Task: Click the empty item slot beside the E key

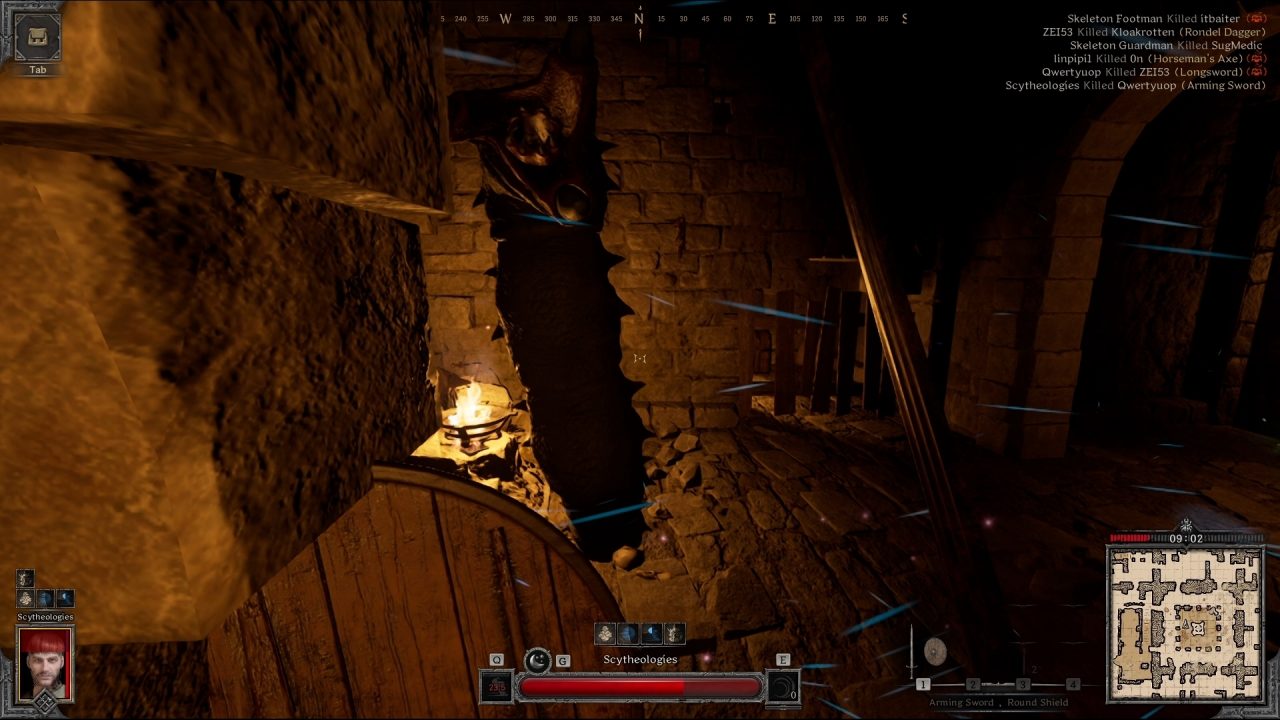Action: point(785,688)
